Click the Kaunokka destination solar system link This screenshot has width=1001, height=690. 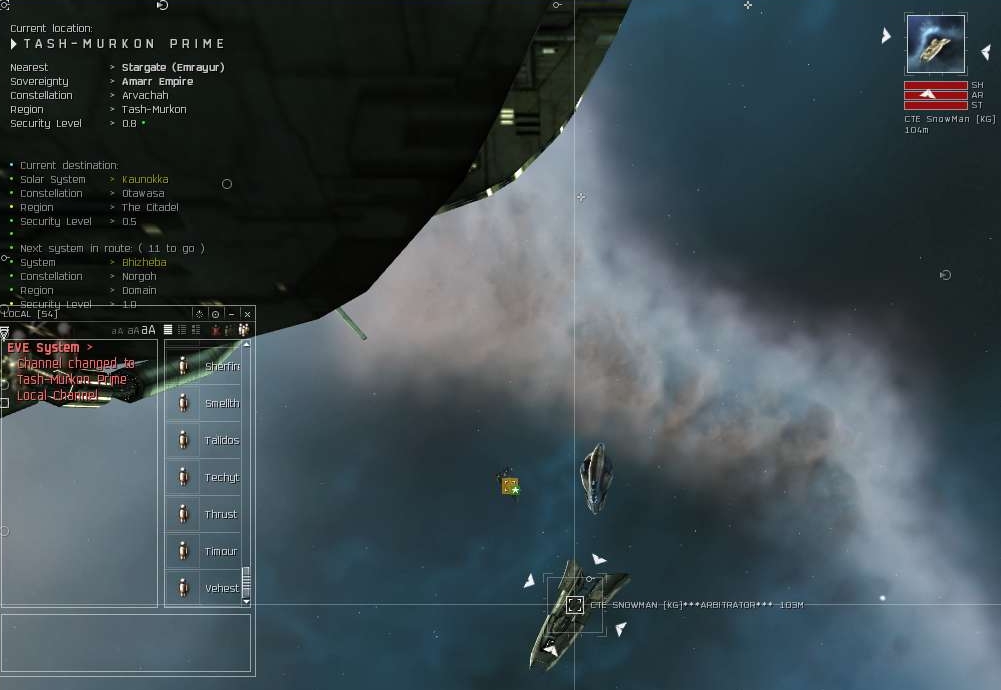click(145, 180)
